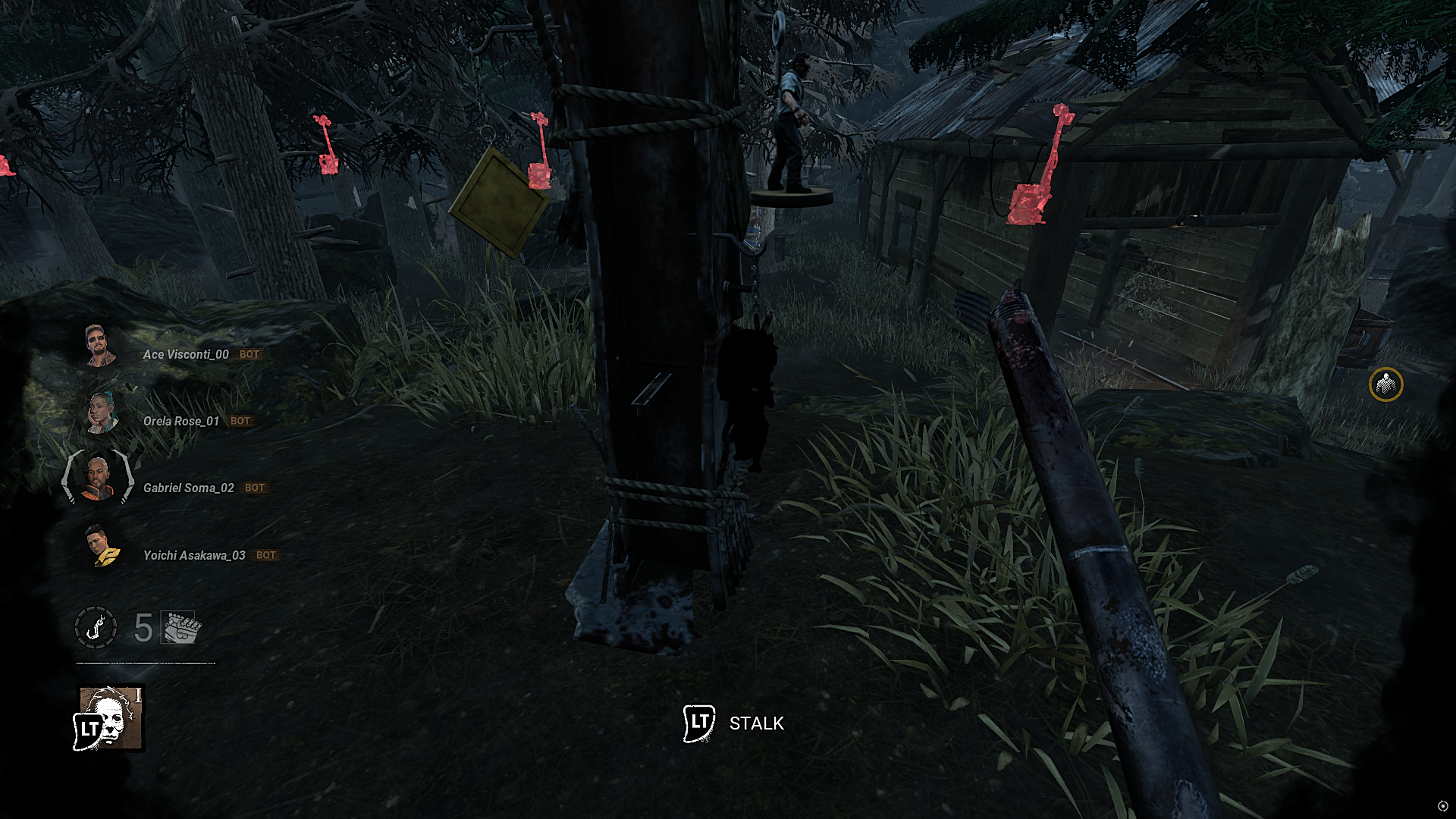This screenshot has height=819, width=1456.
Task: Click the name Gabriel Soma_02
Action: 189,488
